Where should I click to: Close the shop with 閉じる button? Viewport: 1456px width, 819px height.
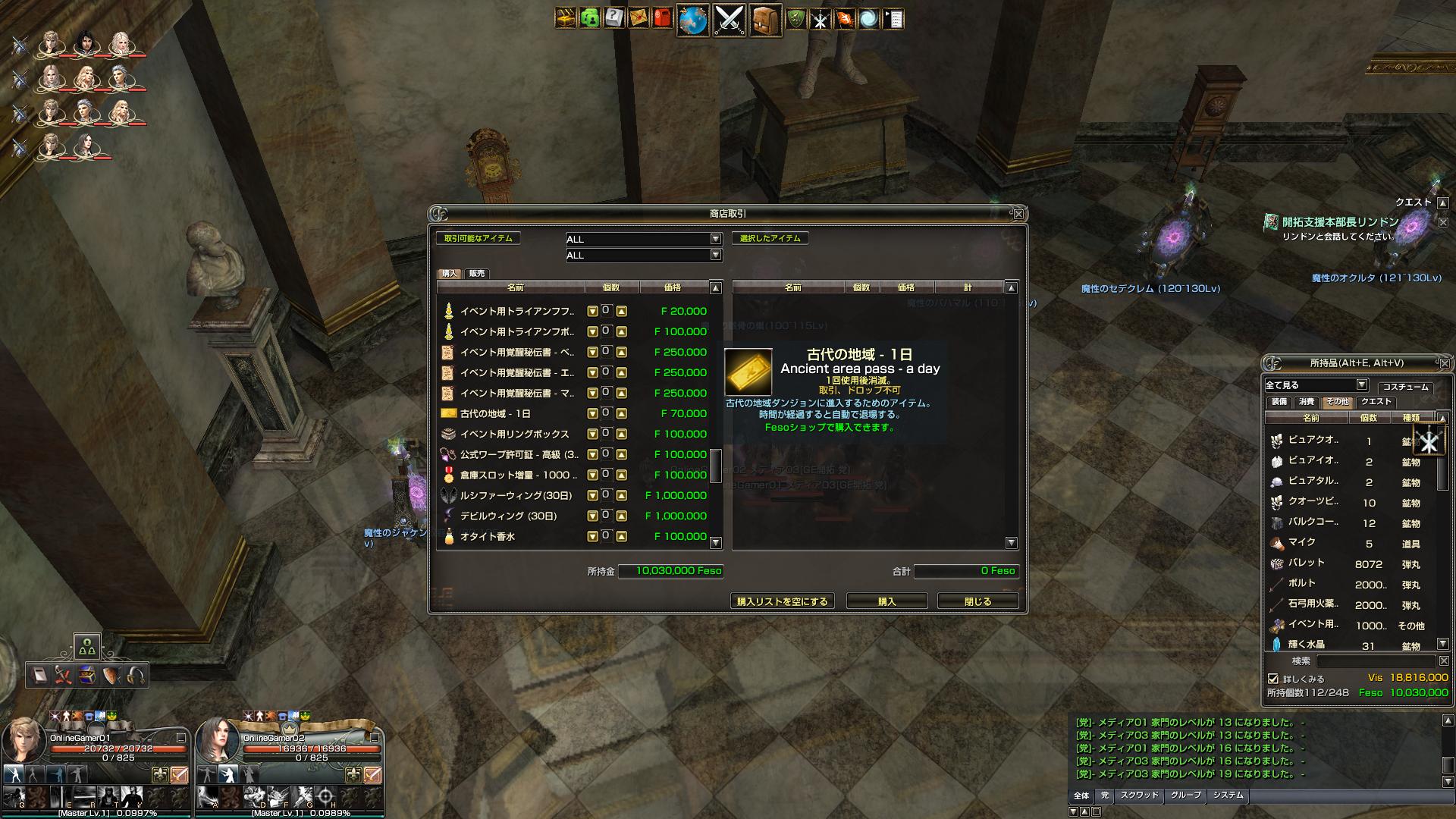977,601
